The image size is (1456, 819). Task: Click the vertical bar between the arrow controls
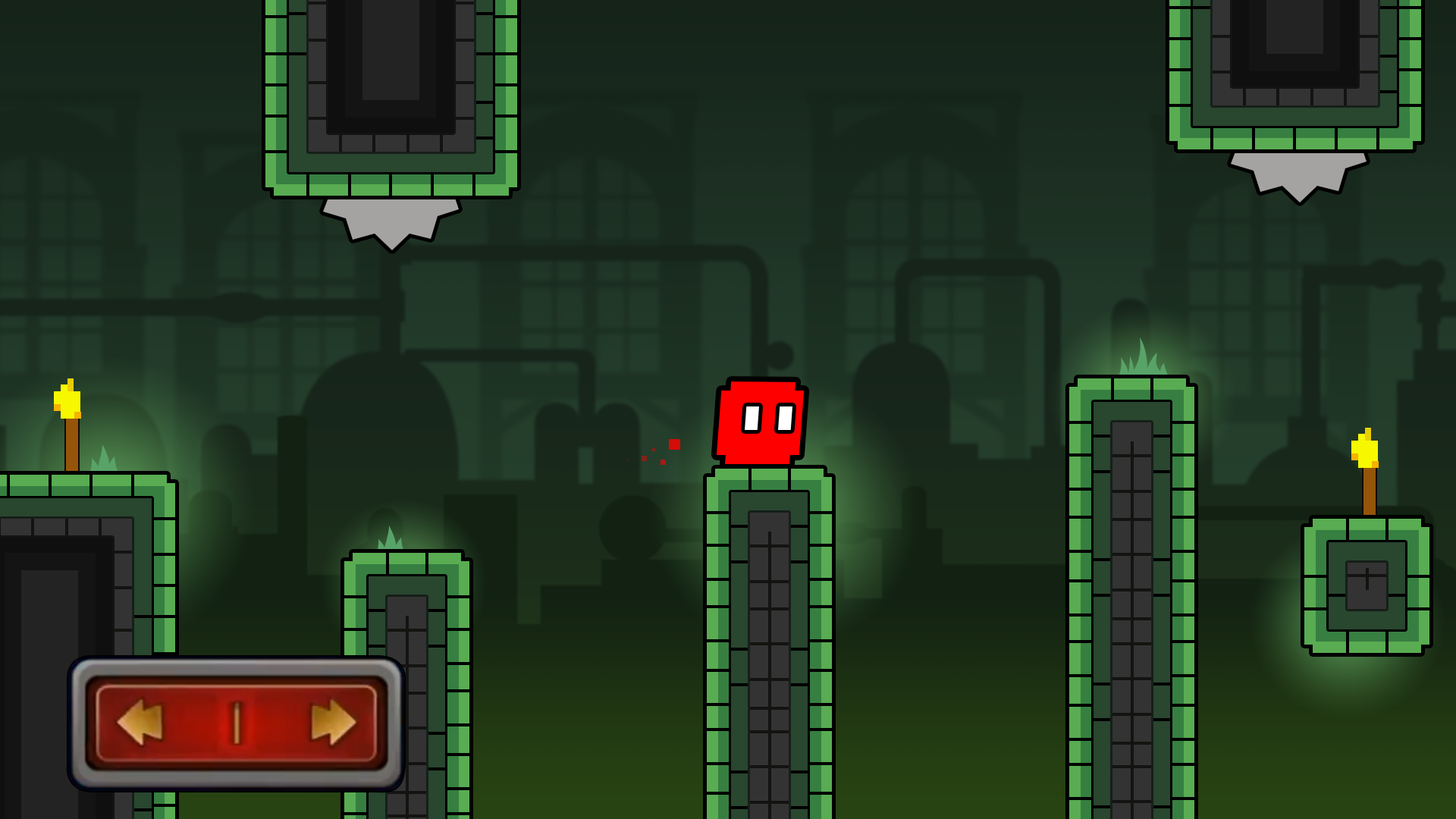[x=237, y=722]
